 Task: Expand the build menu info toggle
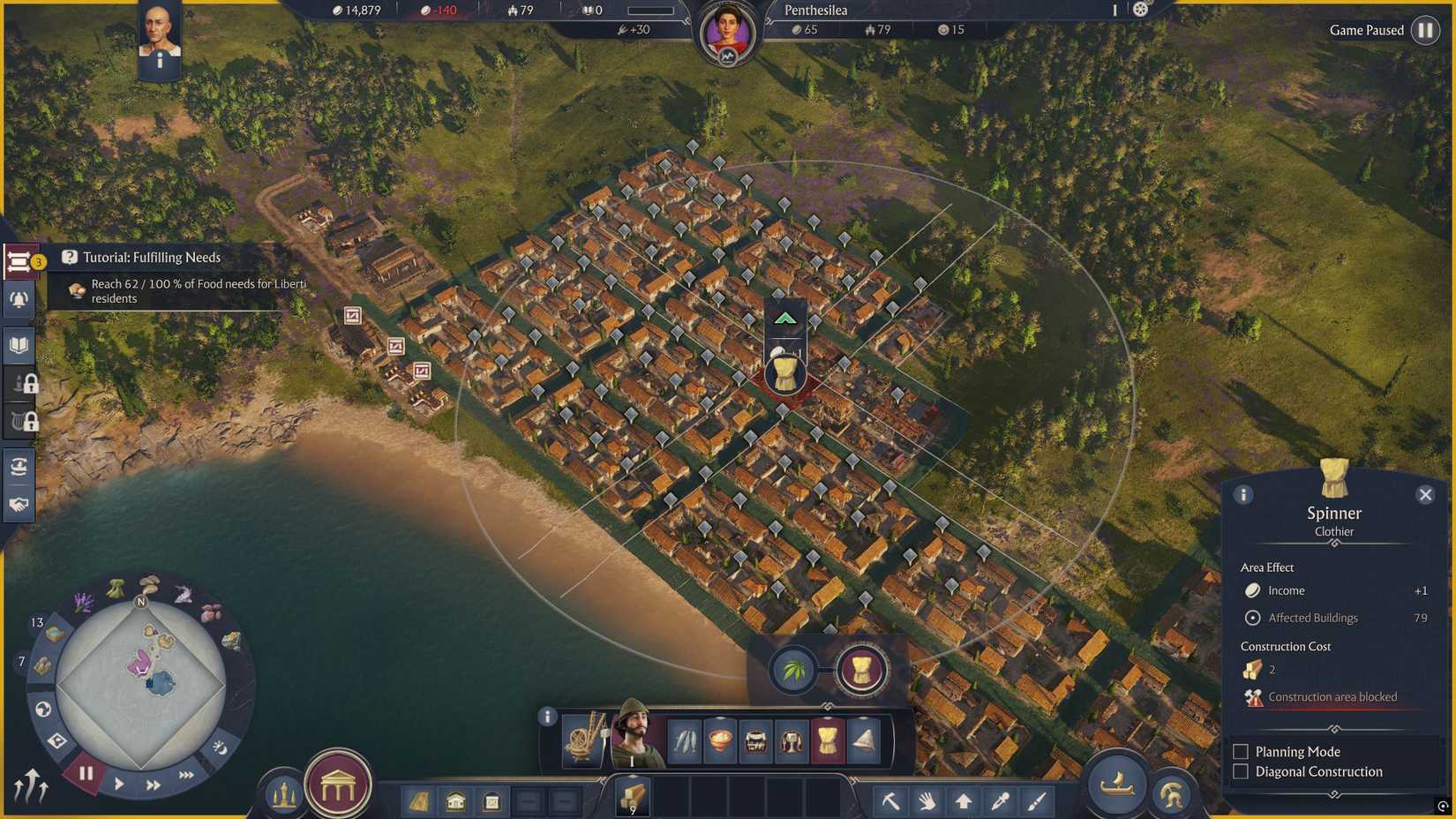[x=548, y=715]
